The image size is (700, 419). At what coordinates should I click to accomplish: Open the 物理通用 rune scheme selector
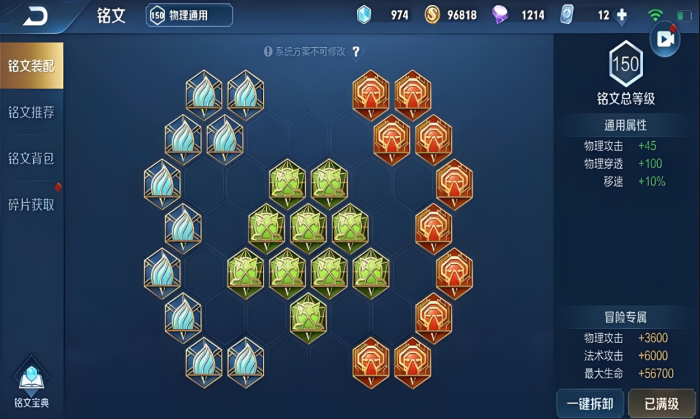(x=190, y=15)
